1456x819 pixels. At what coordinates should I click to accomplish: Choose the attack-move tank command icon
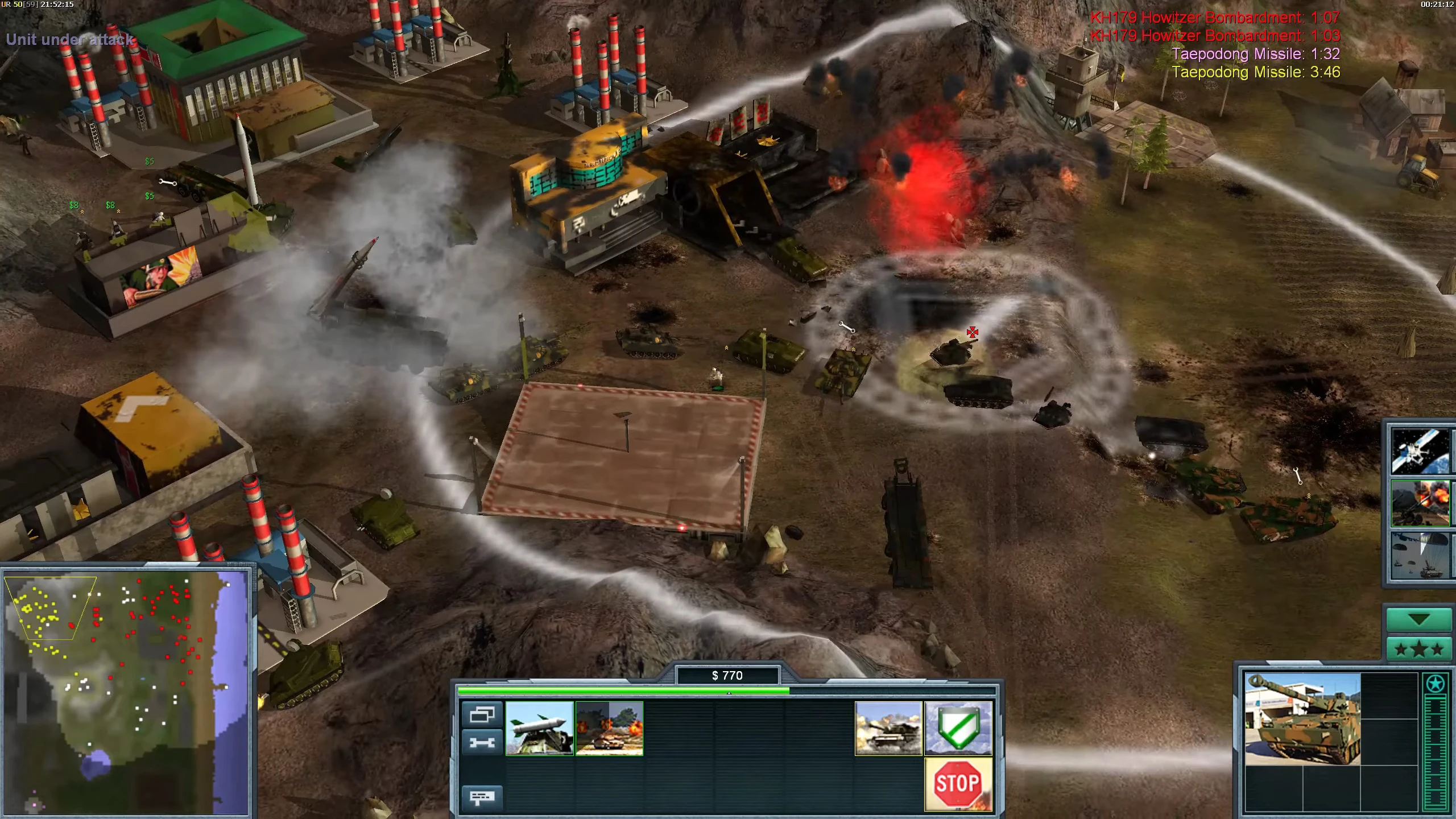click(x=888, y=728)
